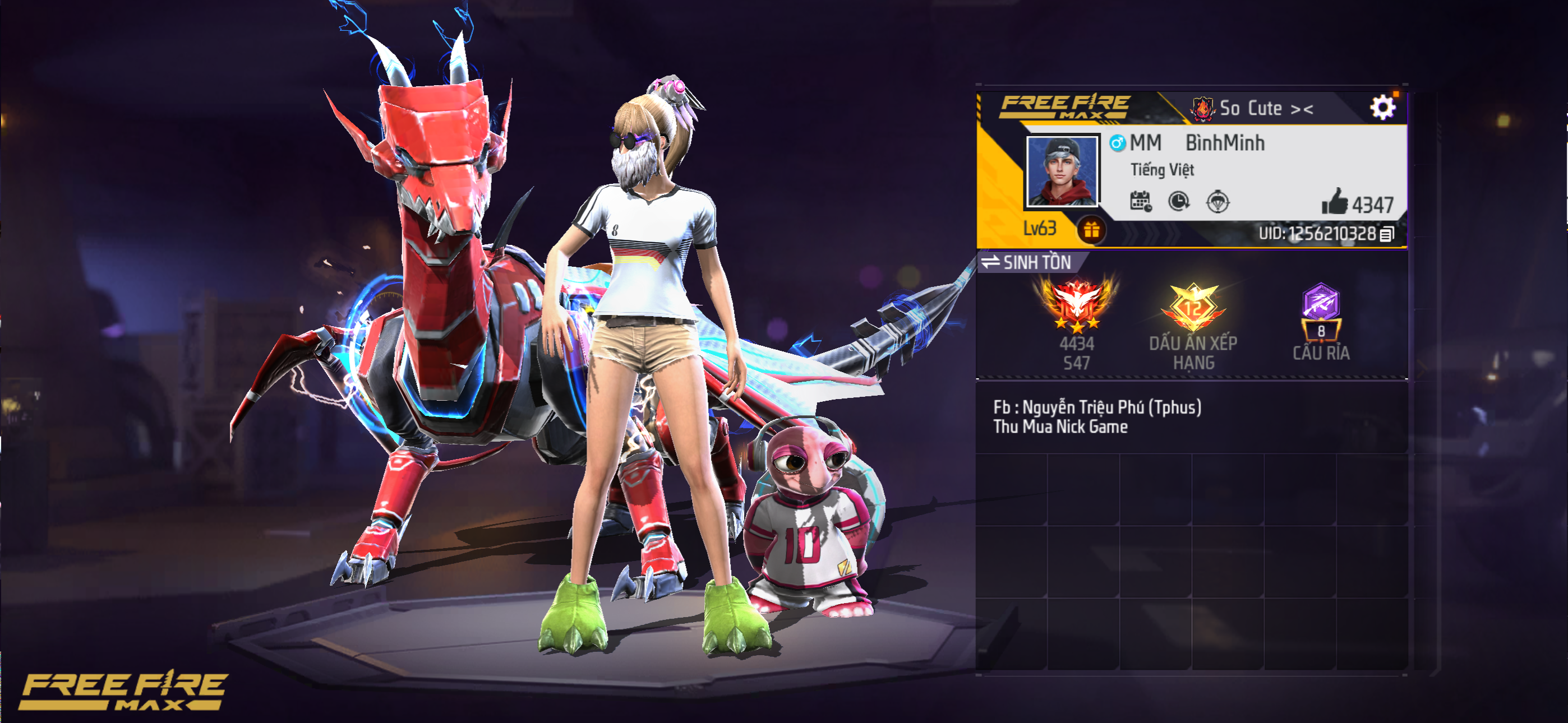Open the calendar activity icon
1568x723 pixels.
[x=1140, y=201]
